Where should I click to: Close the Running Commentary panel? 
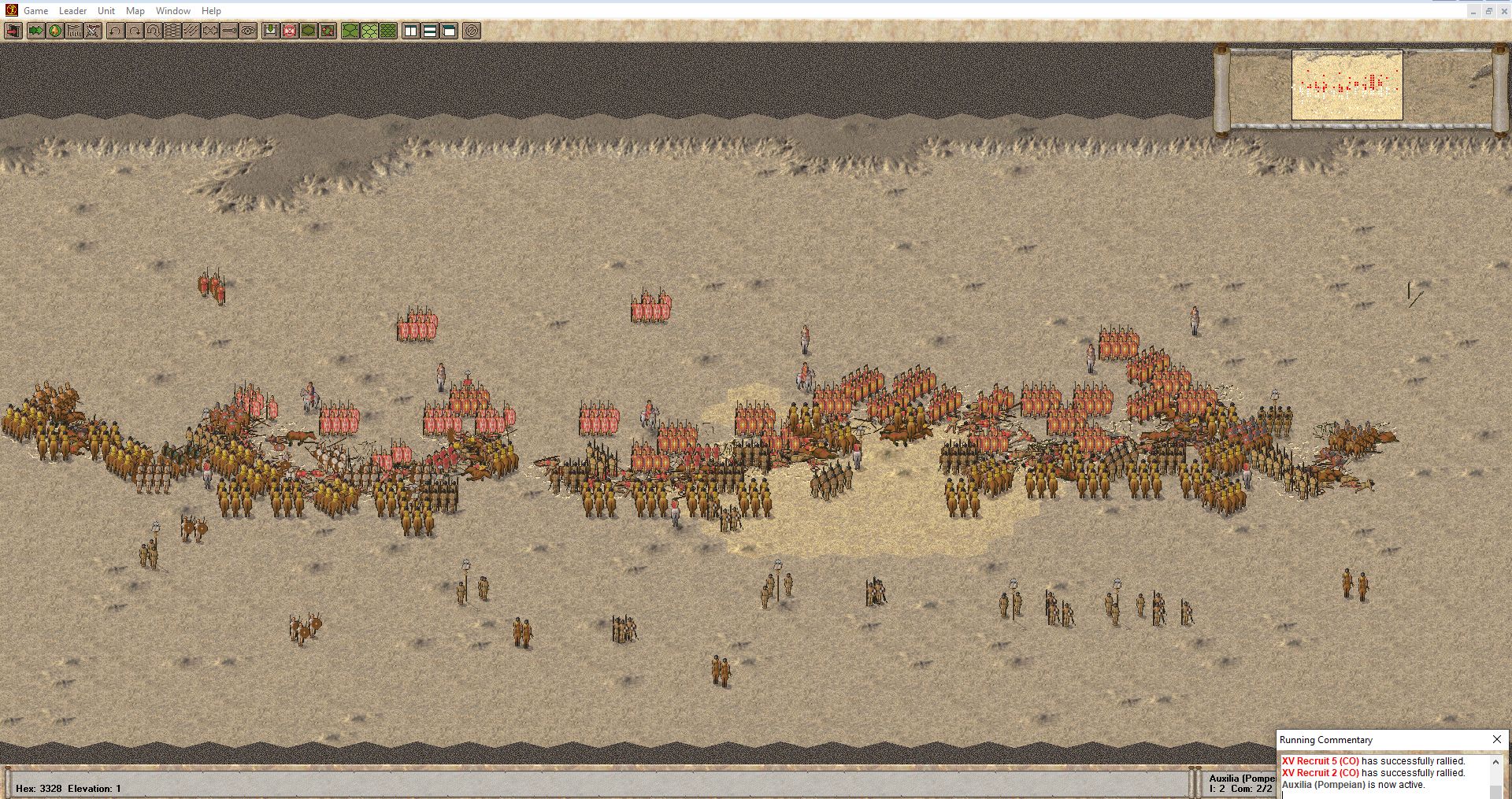pos(1496,739)
